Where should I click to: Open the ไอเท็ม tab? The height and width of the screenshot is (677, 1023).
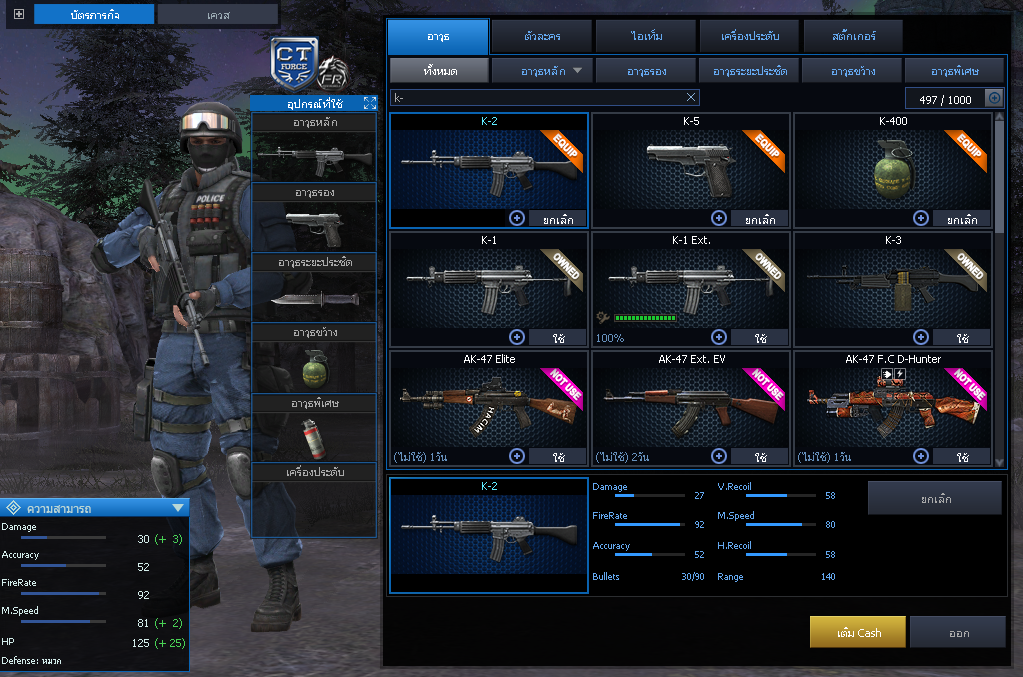645,37
